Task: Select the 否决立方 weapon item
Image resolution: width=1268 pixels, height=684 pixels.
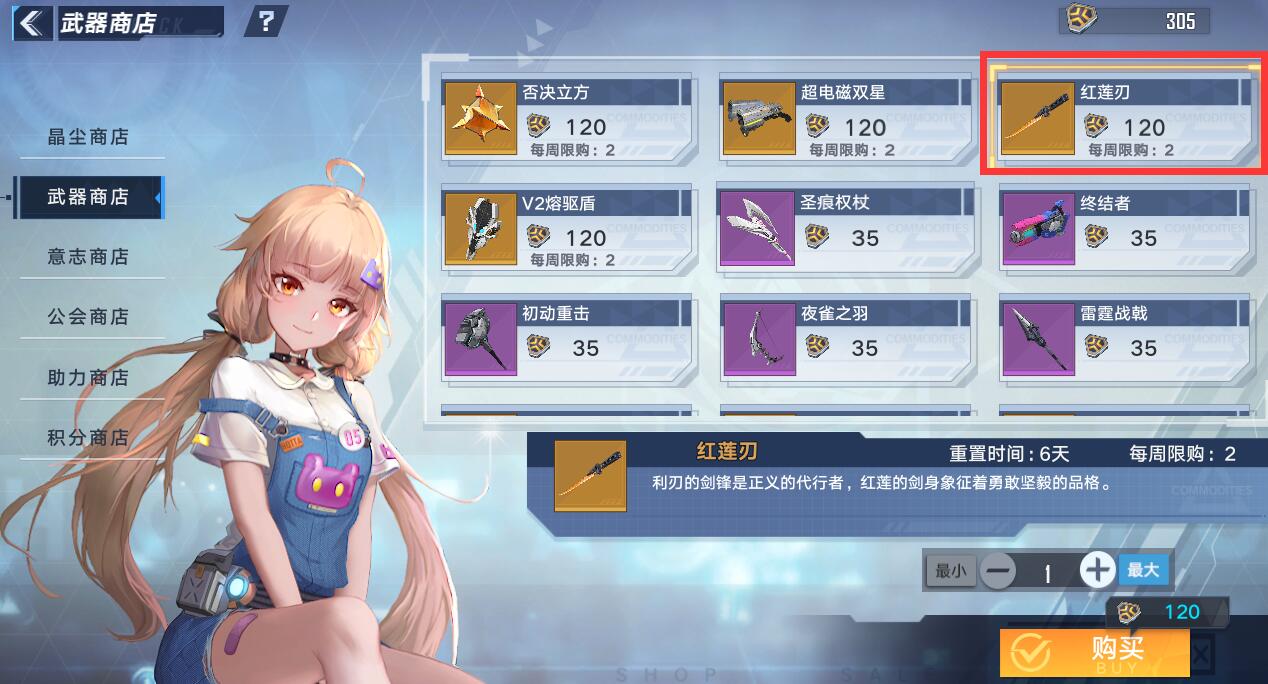Action: 567,119
